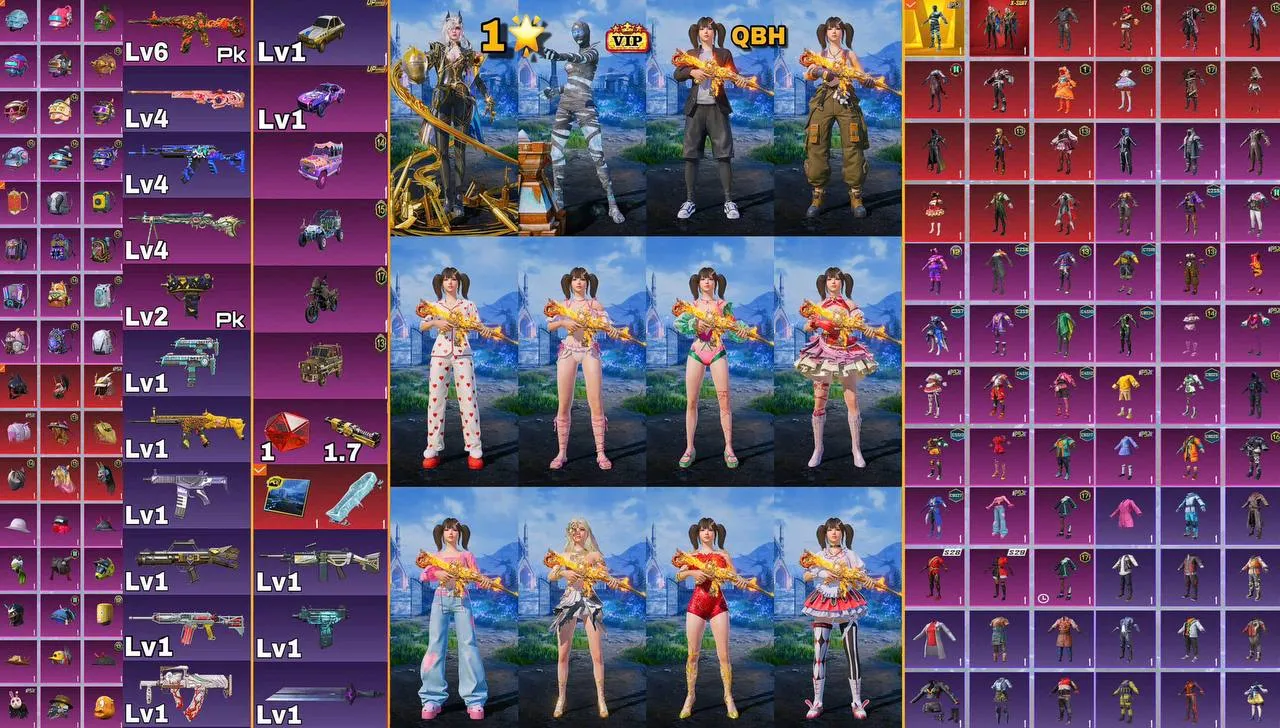Select the highlighted yellow outfit slot
The height and width of the screenshot is (728, 1280).
tap(933, 27)
